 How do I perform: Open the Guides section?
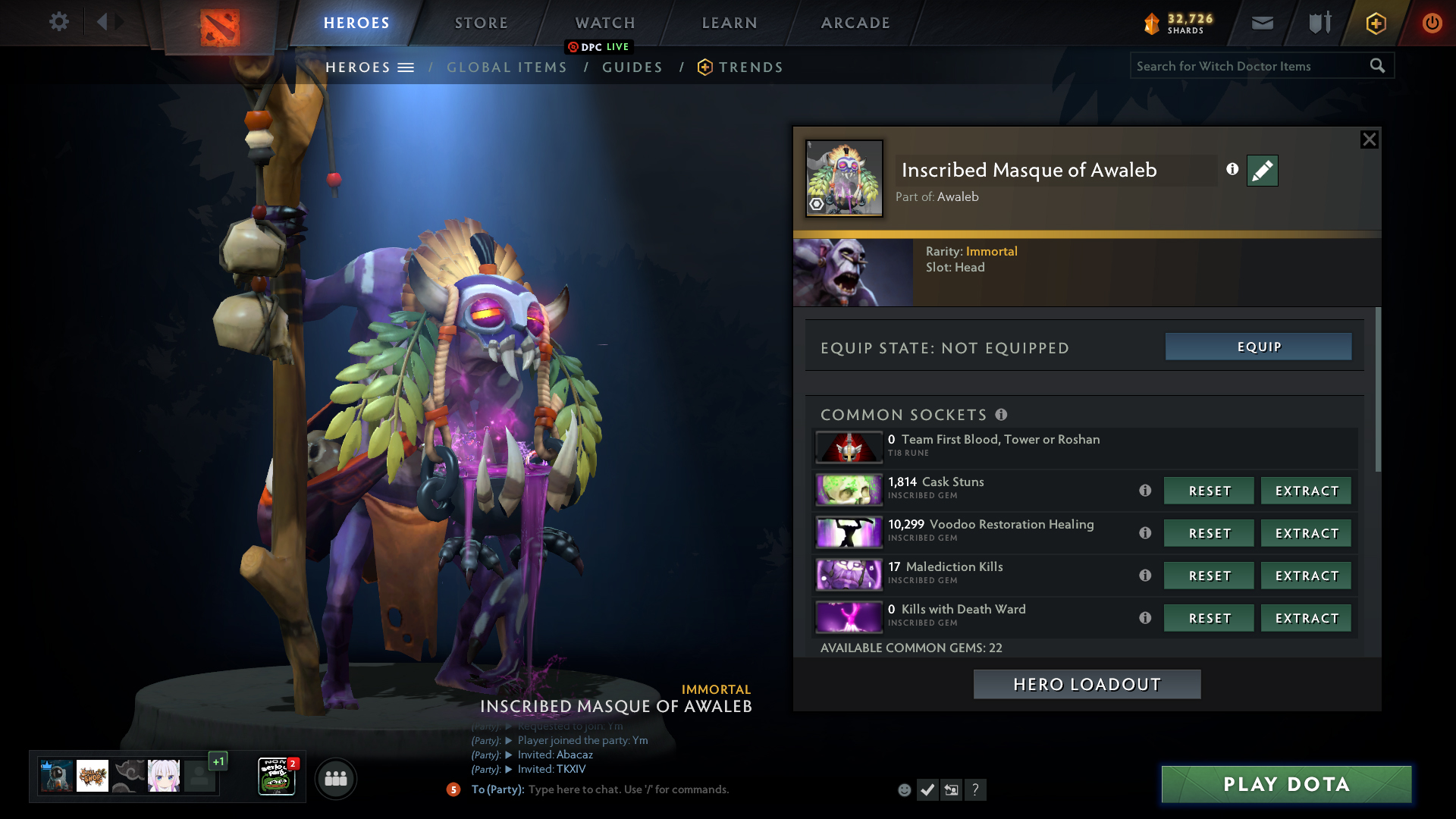click(632, 67)
